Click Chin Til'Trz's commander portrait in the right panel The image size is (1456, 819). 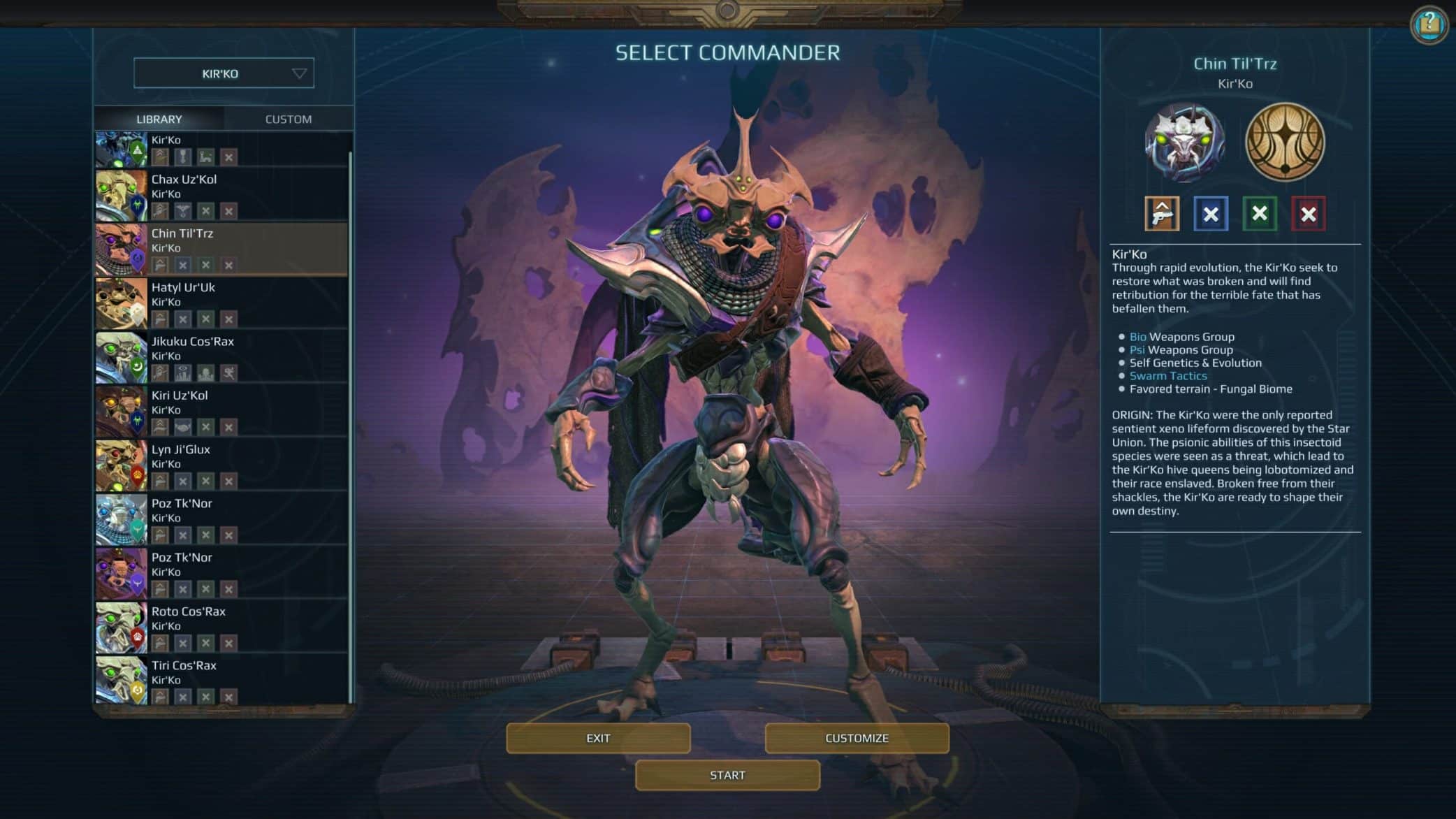click(x=1184, y=143)
